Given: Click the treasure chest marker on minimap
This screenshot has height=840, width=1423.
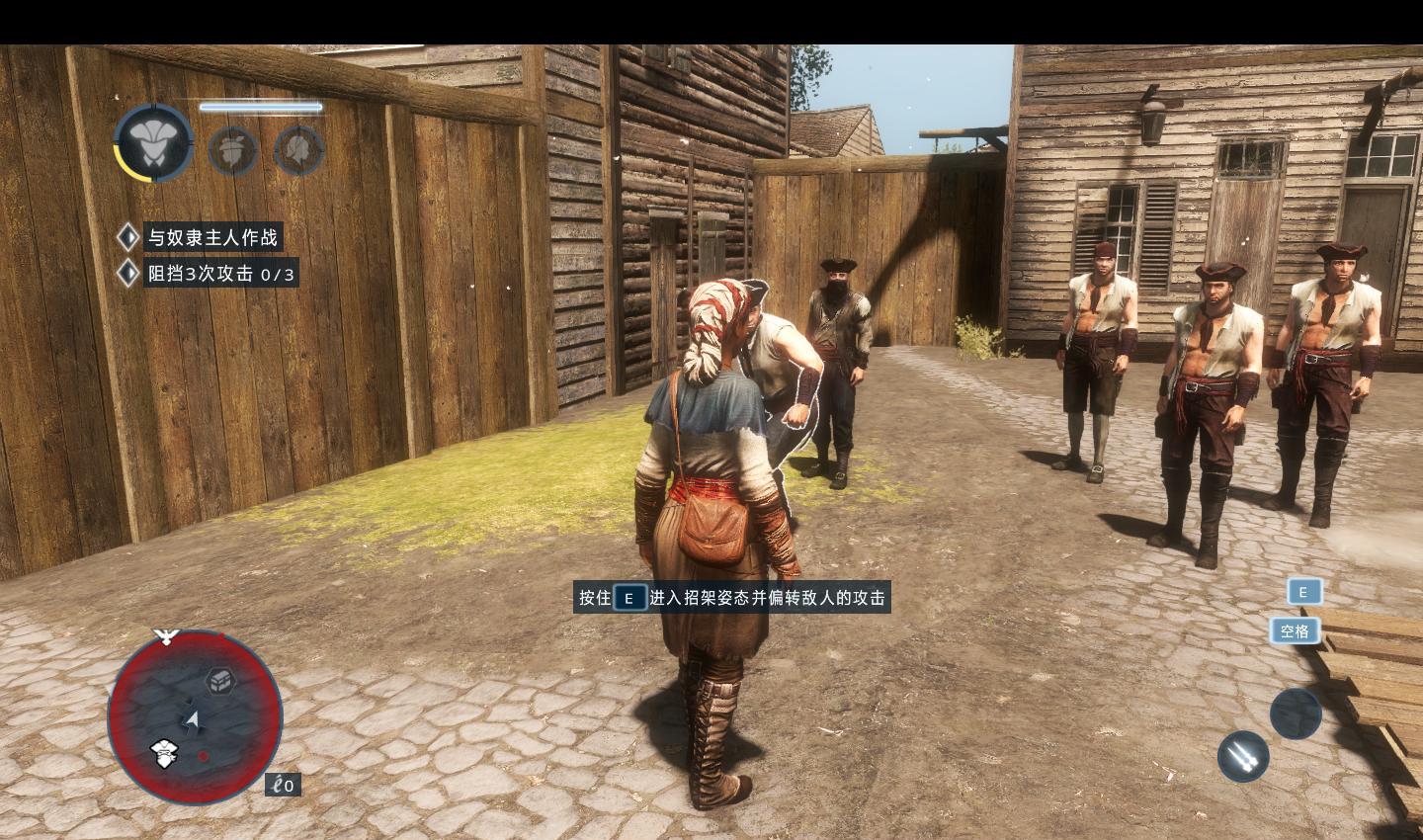Looking at the screenshot, I should (x=218, y=680).
